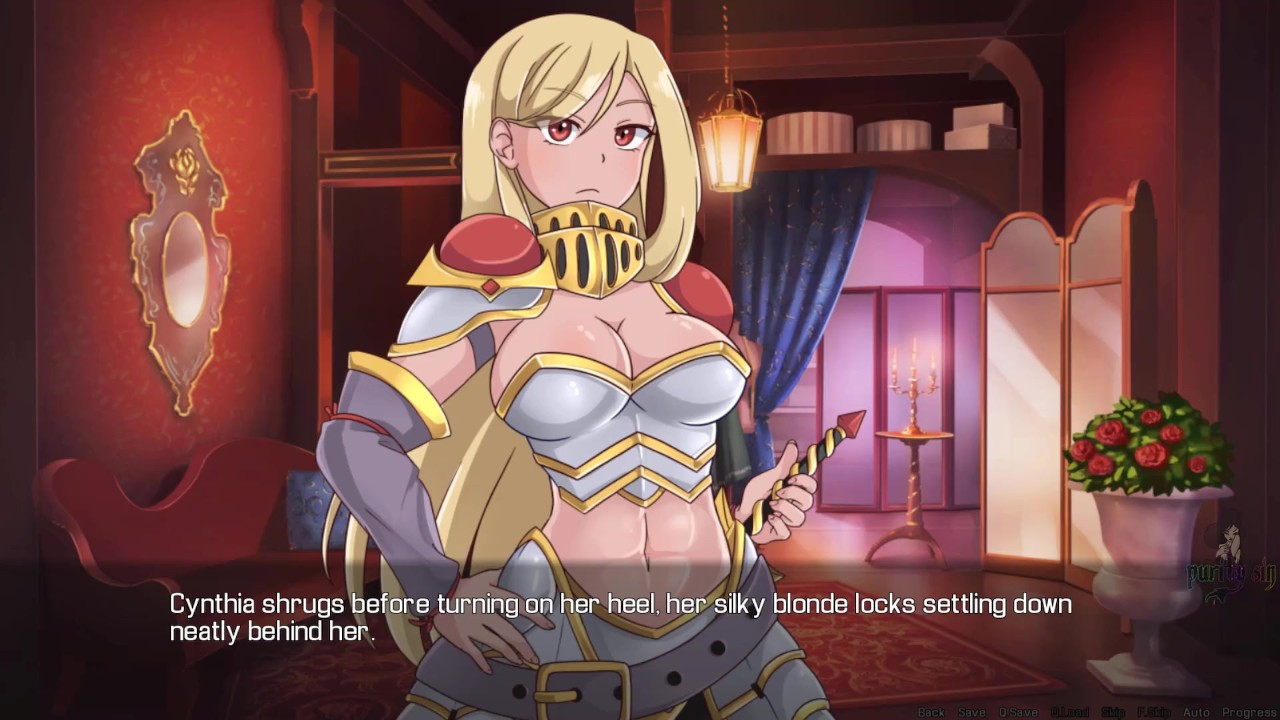This screenshot has width=1280, height=720.
Task: Go back with the Back option
Action: click(930, 712)
